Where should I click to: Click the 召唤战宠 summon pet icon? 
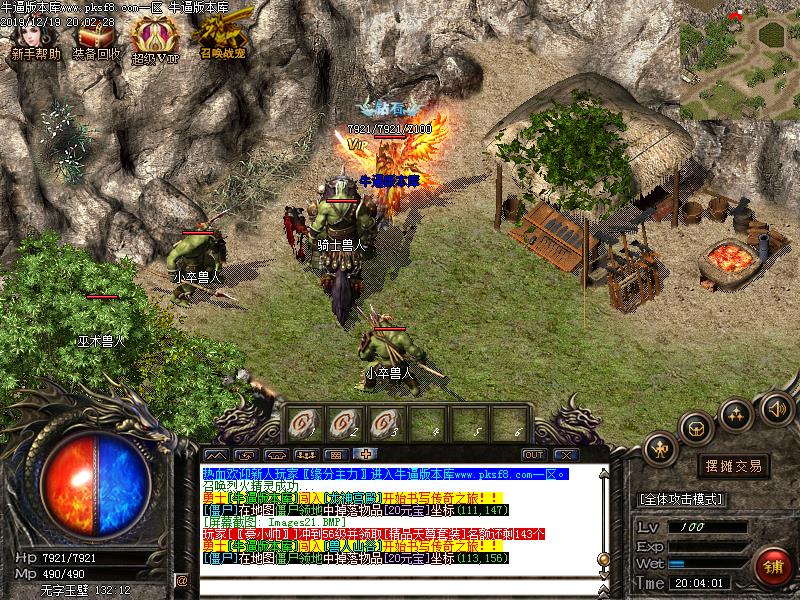217,38
